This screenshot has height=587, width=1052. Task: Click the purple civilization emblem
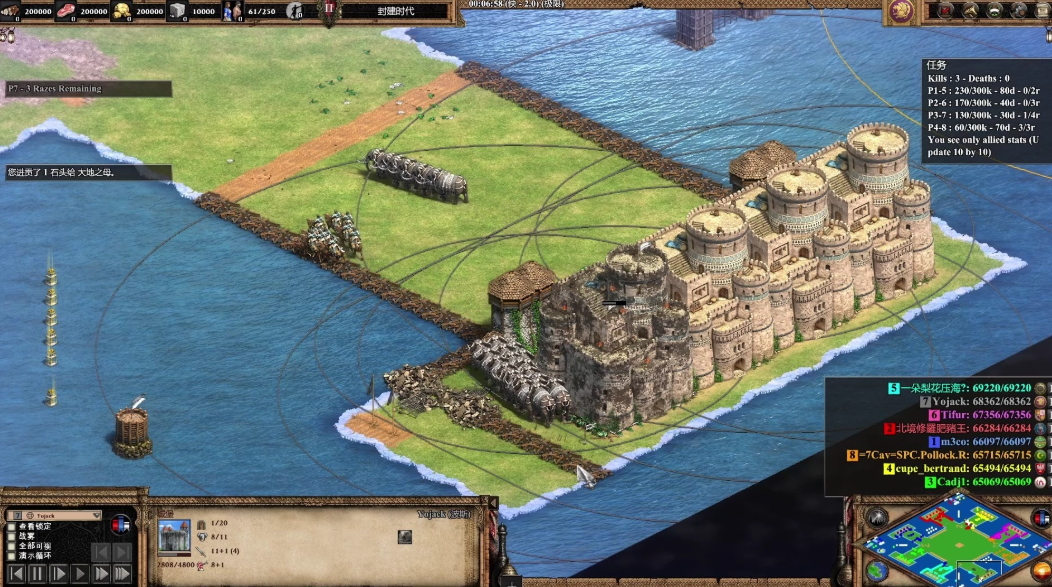901,11
